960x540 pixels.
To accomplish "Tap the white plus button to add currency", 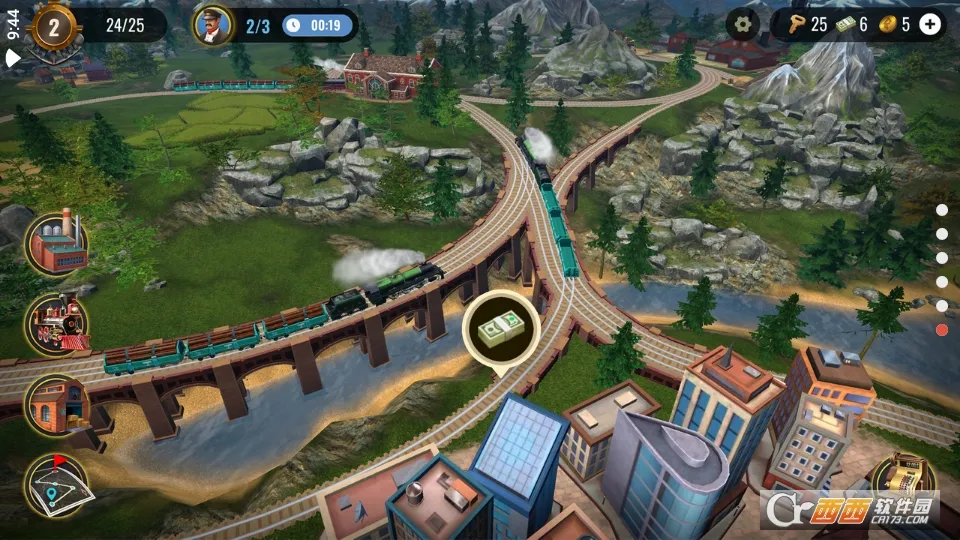I will [930, 24].
